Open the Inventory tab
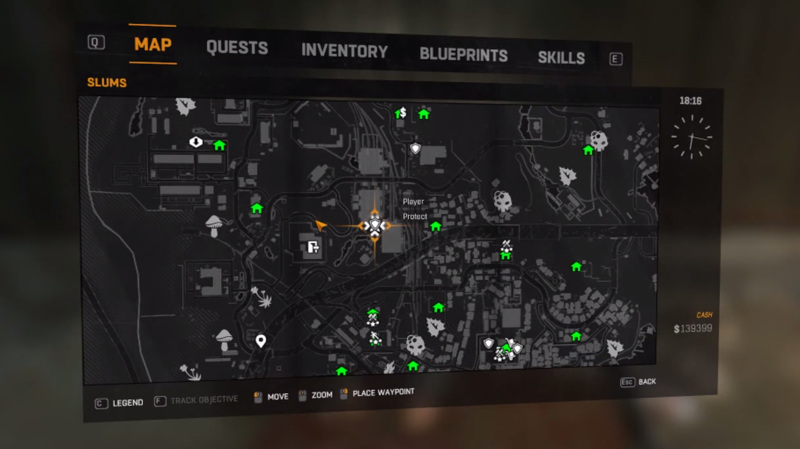This screenshot has width=800, height=449. 344,51
